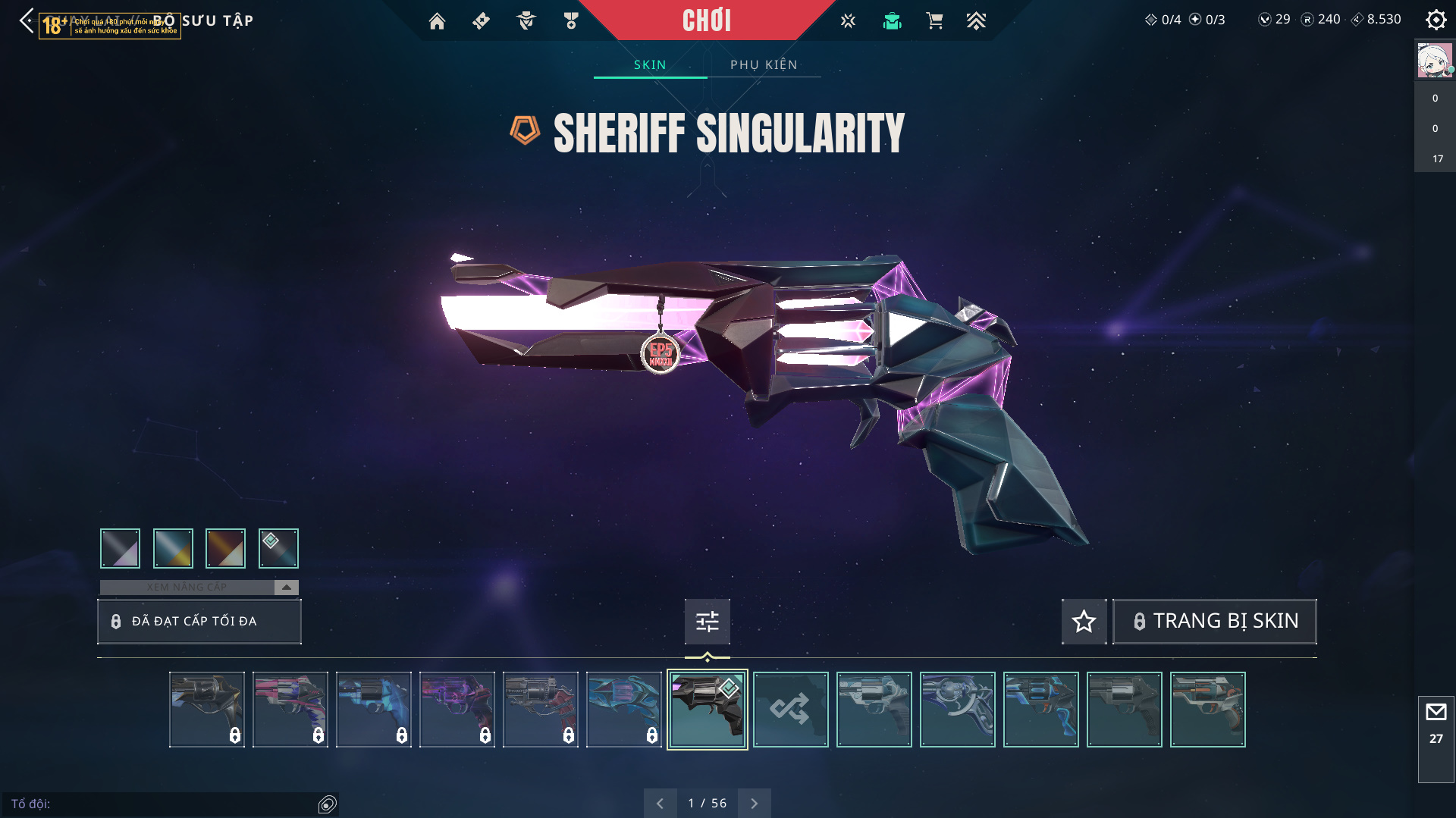The width and height of the screenshot is (1456, 818).
Task: Go to the home screen icon
Action: (x=437, y=21)
